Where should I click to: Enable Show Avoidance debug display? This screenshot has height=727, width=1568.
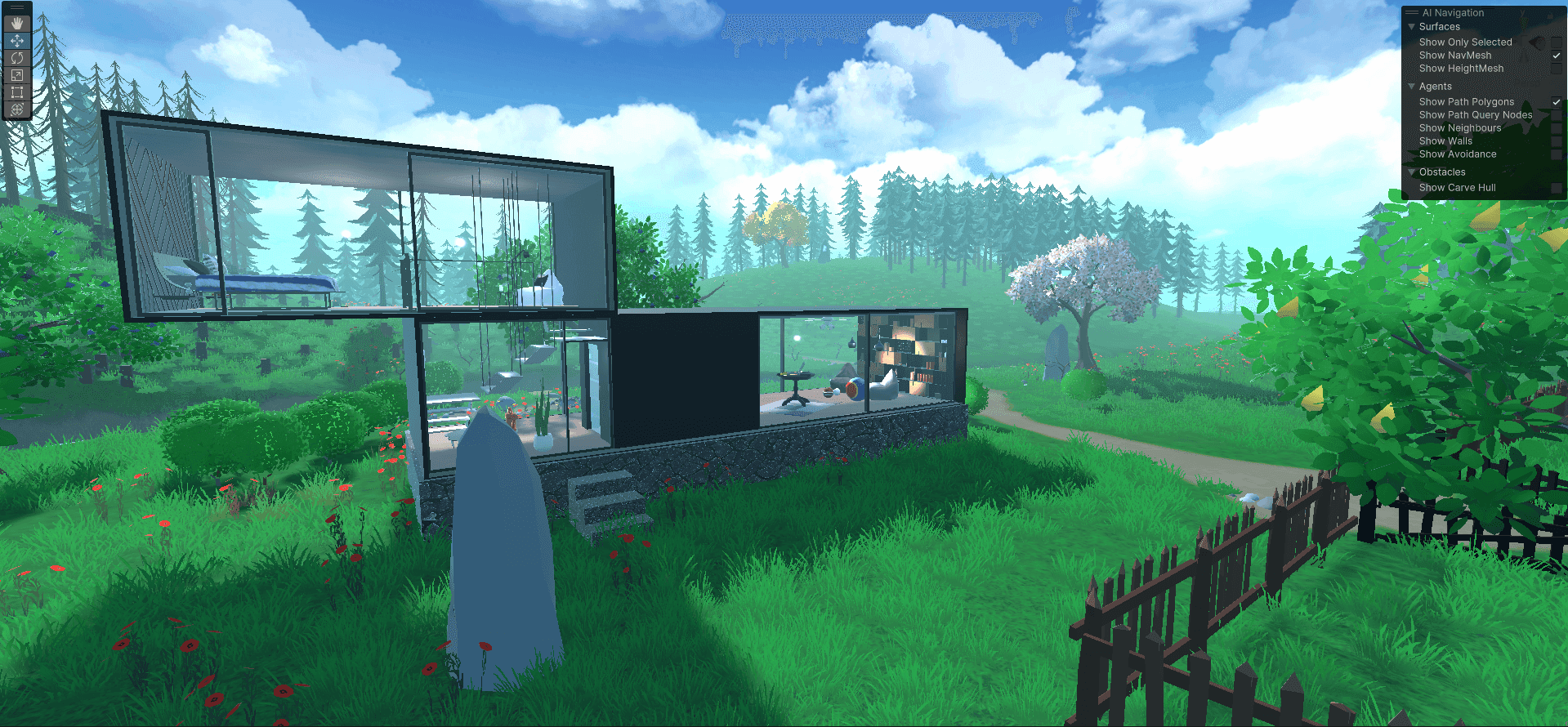coord(1557,154)
